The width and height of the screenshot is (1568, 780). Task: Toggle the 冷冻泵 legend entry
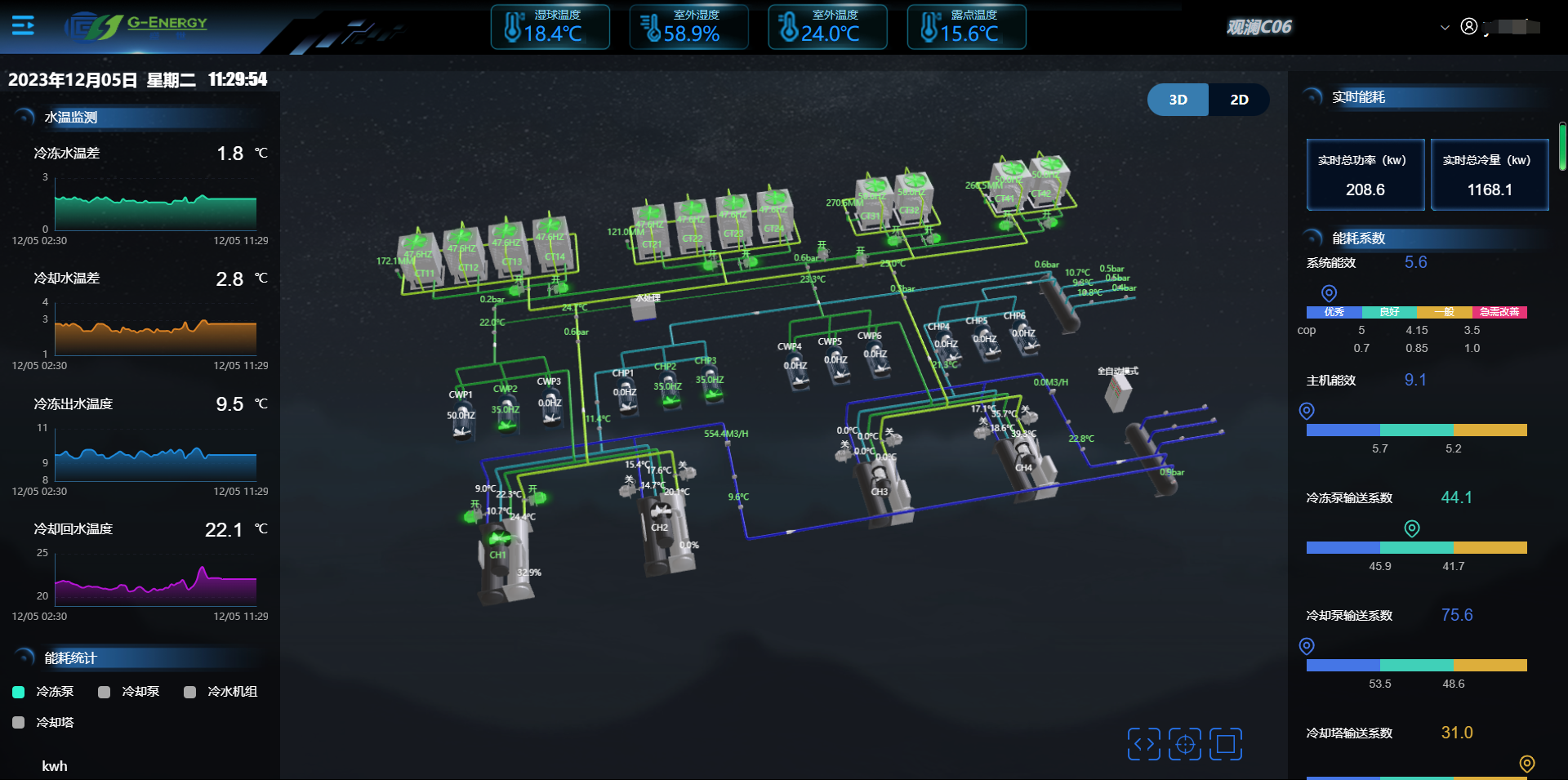coord(44,692)
